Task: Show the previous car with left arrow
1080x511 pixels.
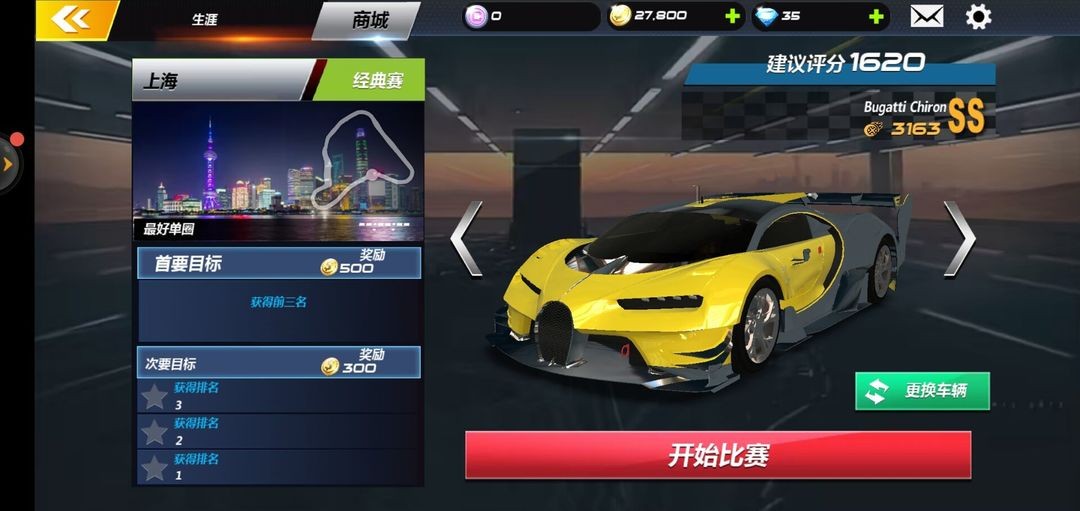Action: pos(466,238)
